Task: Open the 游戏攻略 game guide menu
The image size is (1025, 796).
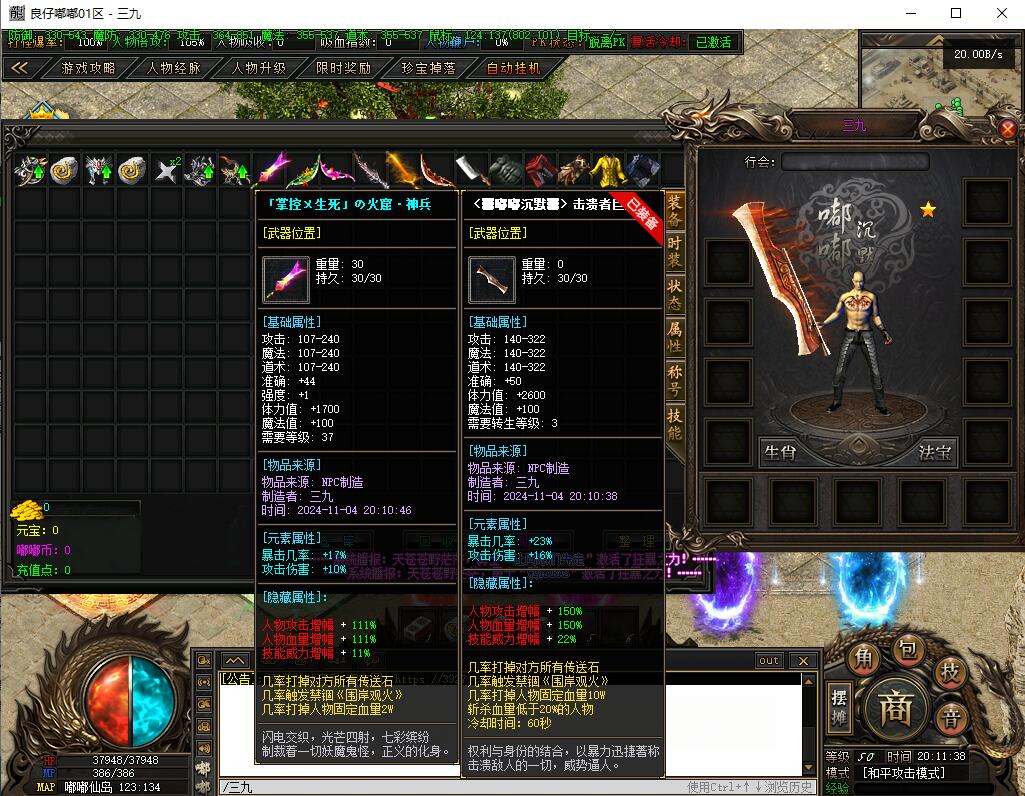Action: (89, 68)
